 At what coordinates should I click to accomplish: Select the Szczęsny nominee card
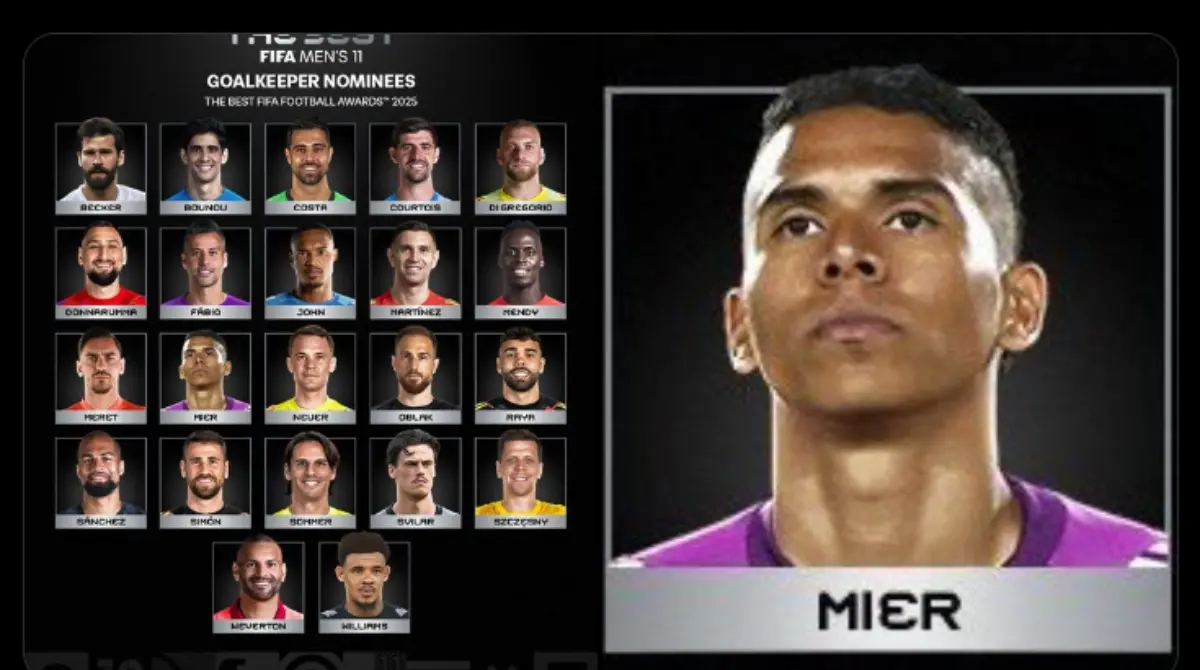[520, 482]
